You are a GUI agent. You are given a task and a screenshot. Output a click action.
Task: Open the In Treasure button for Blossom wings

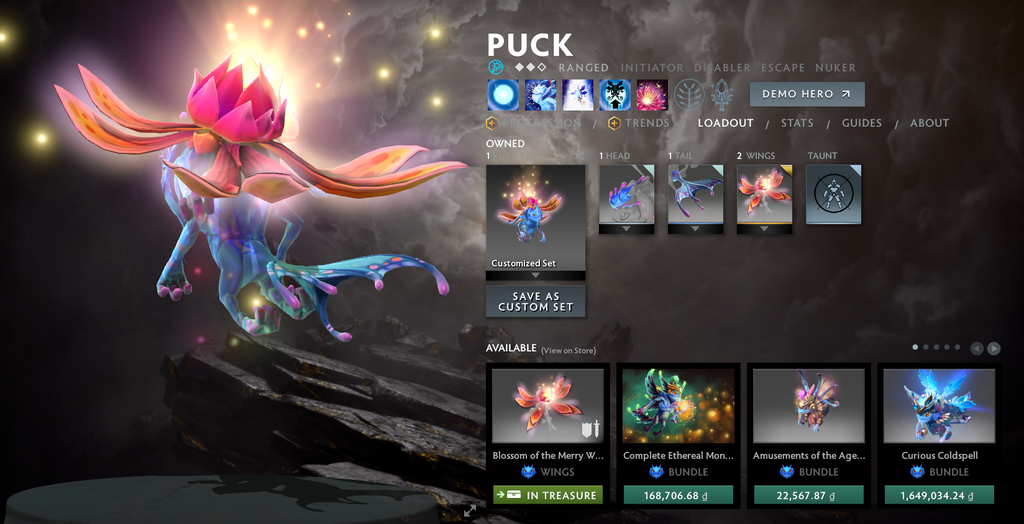(547, 495)
